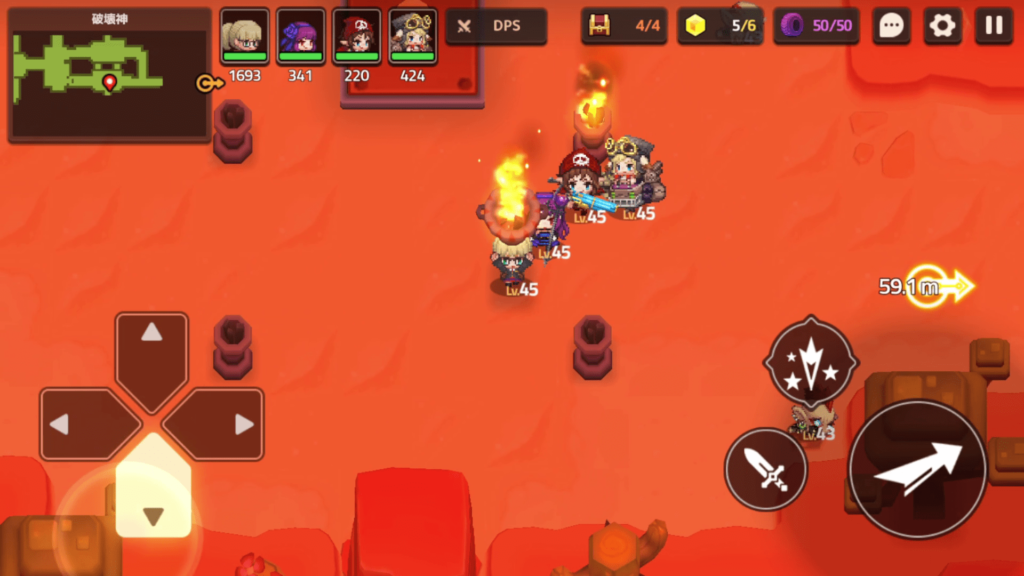Pause the game
The height and width of the screenshot is (576, 1024).
click(994, 27)
